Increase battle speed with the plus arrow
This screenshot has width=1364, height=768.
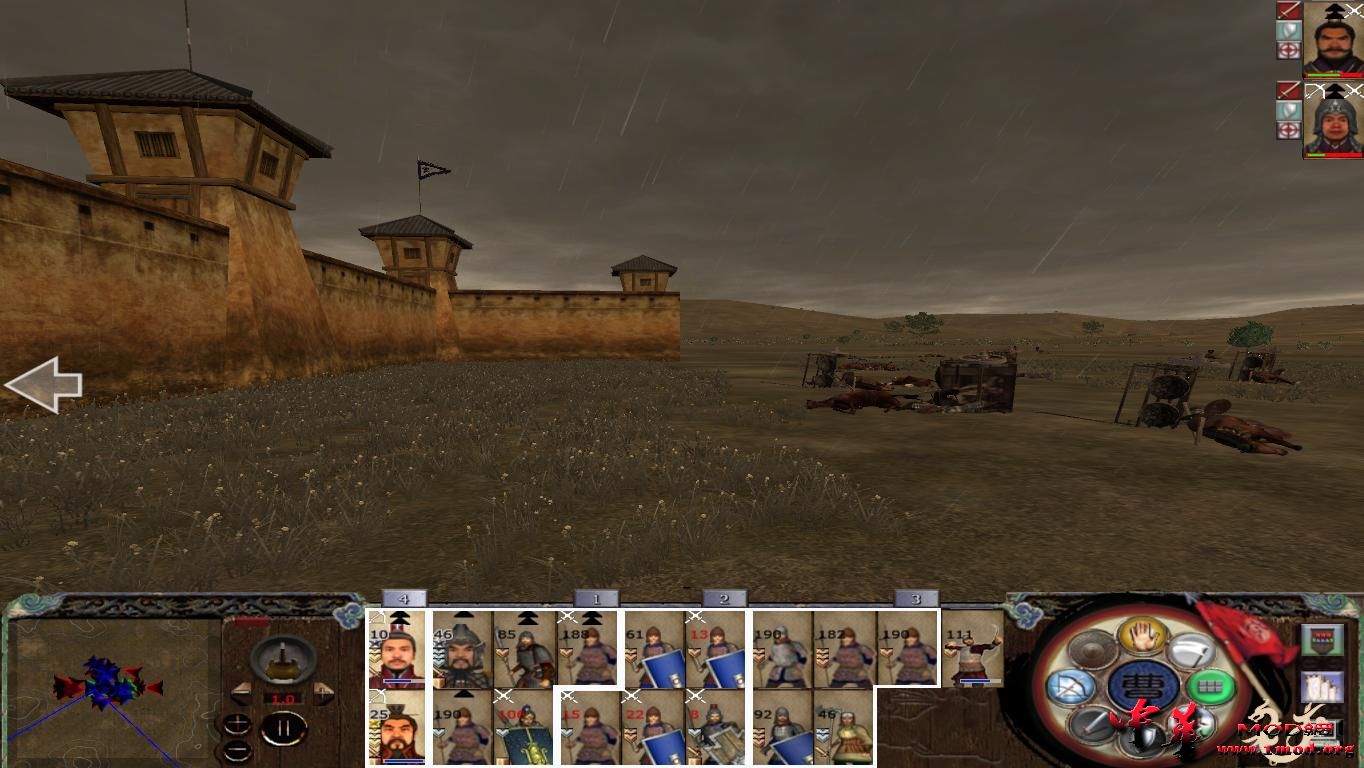[324, 692]
